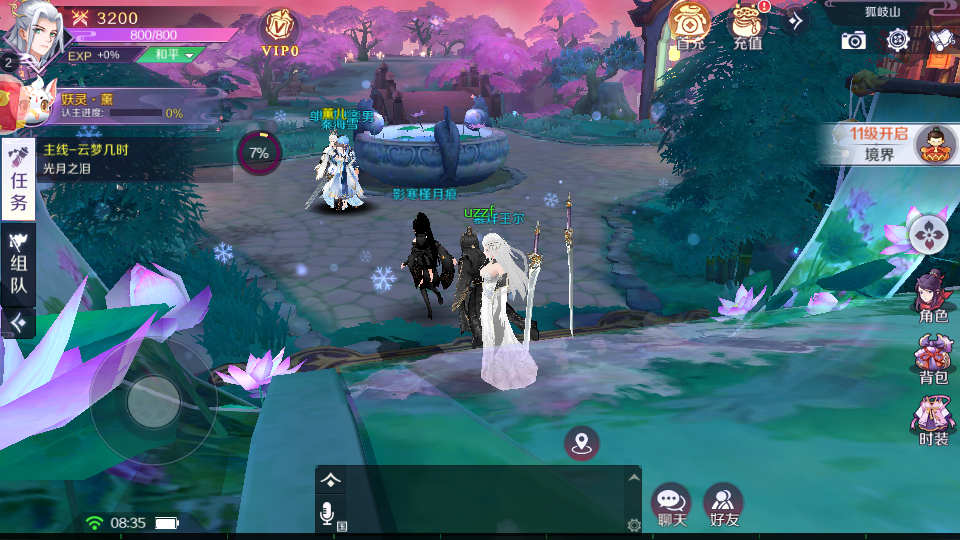Open the VIP0 badge

pyautogui.click(x=280, y=31)
